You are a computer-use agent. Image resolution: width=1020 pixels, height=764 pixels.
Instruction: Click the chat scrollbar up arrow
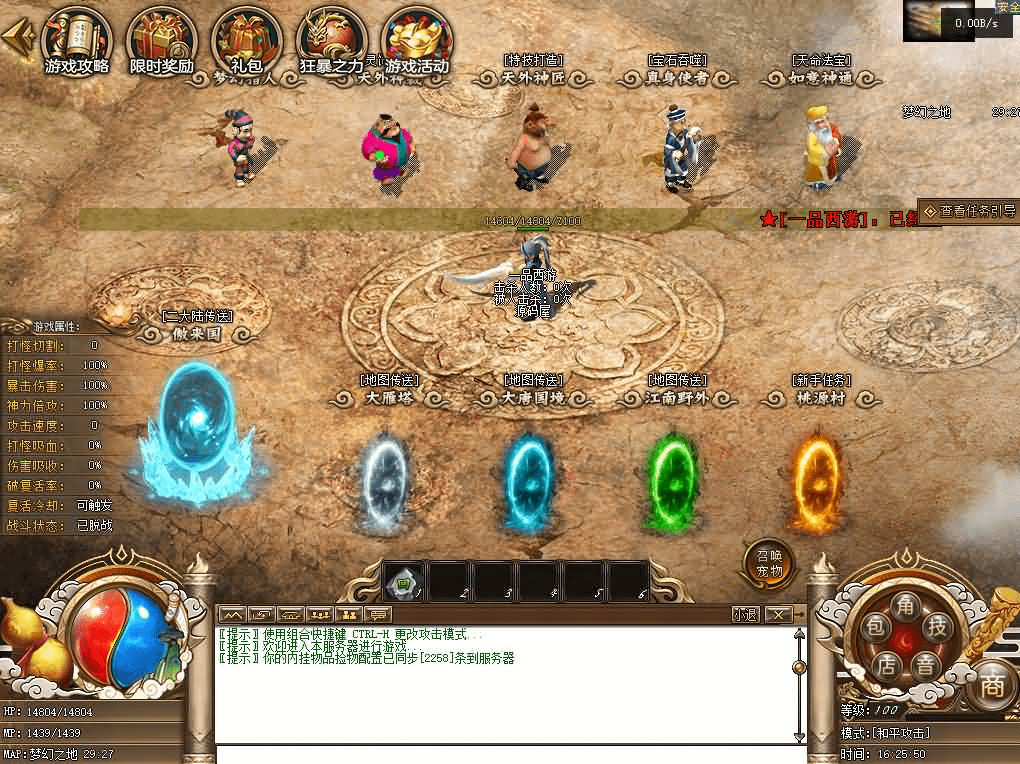coord(798,633)
